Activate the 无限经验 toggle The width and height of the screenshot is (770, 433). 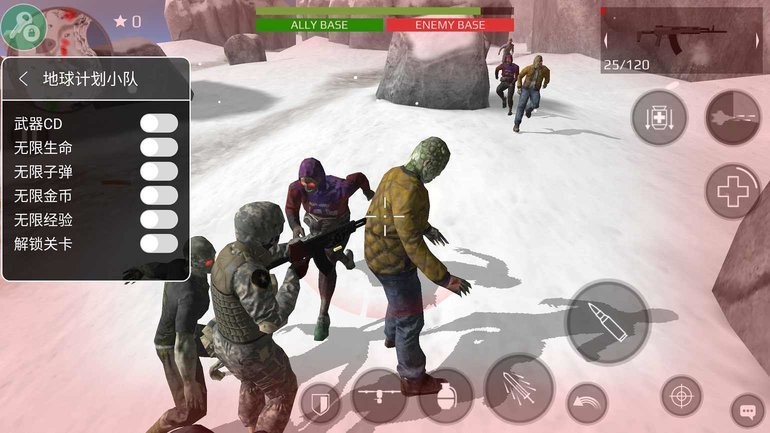[159, 219]
